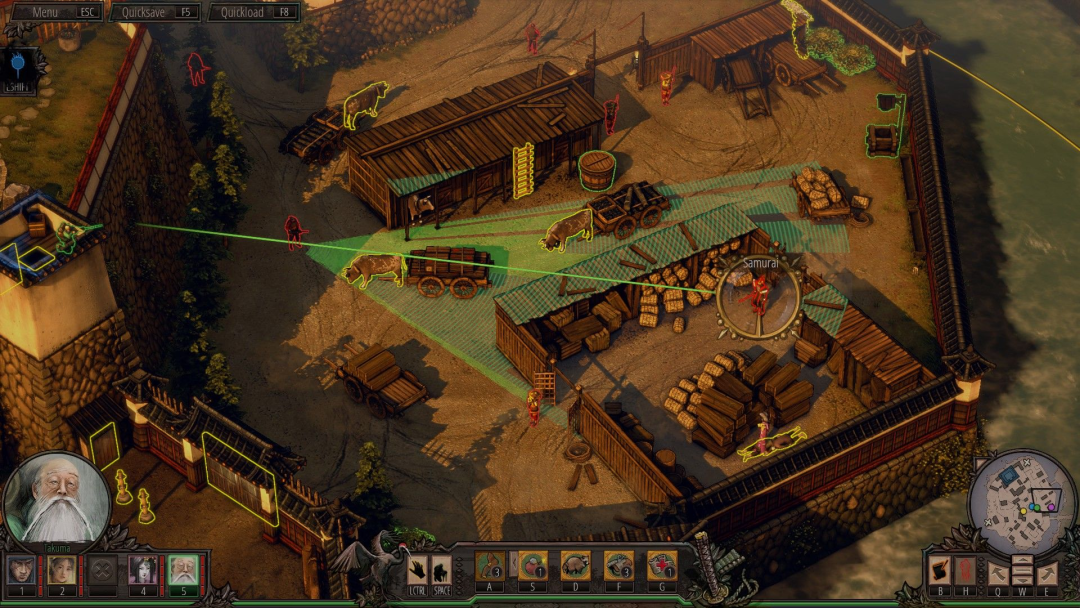Switch to character portrait numbered 1

21,571
